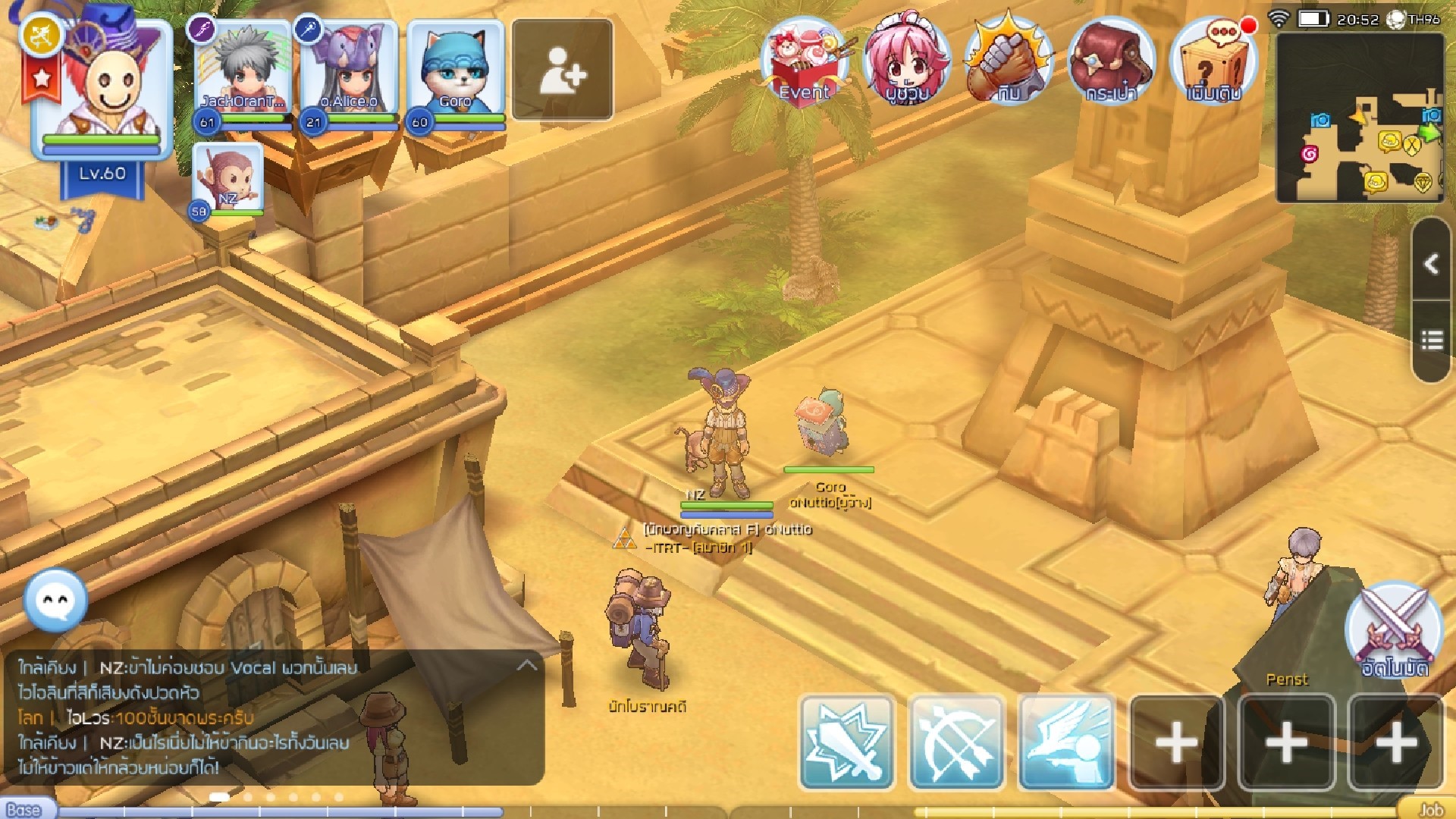Open the bag inventory icon
The width and height of the screenshot is (1456, 819).
coord(1110,62)
